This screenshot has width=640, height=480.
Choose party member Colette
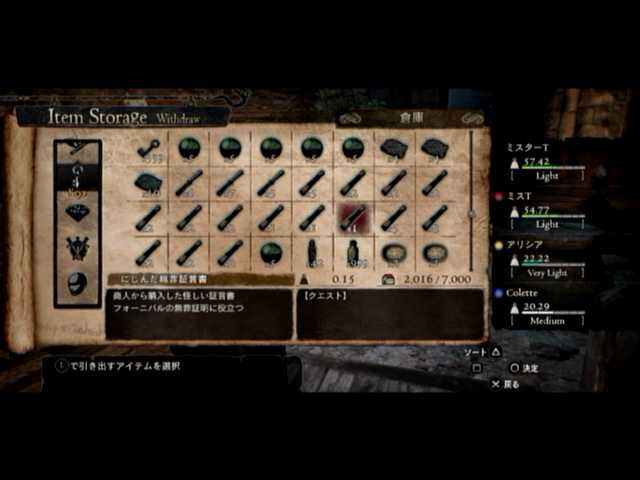547,307
